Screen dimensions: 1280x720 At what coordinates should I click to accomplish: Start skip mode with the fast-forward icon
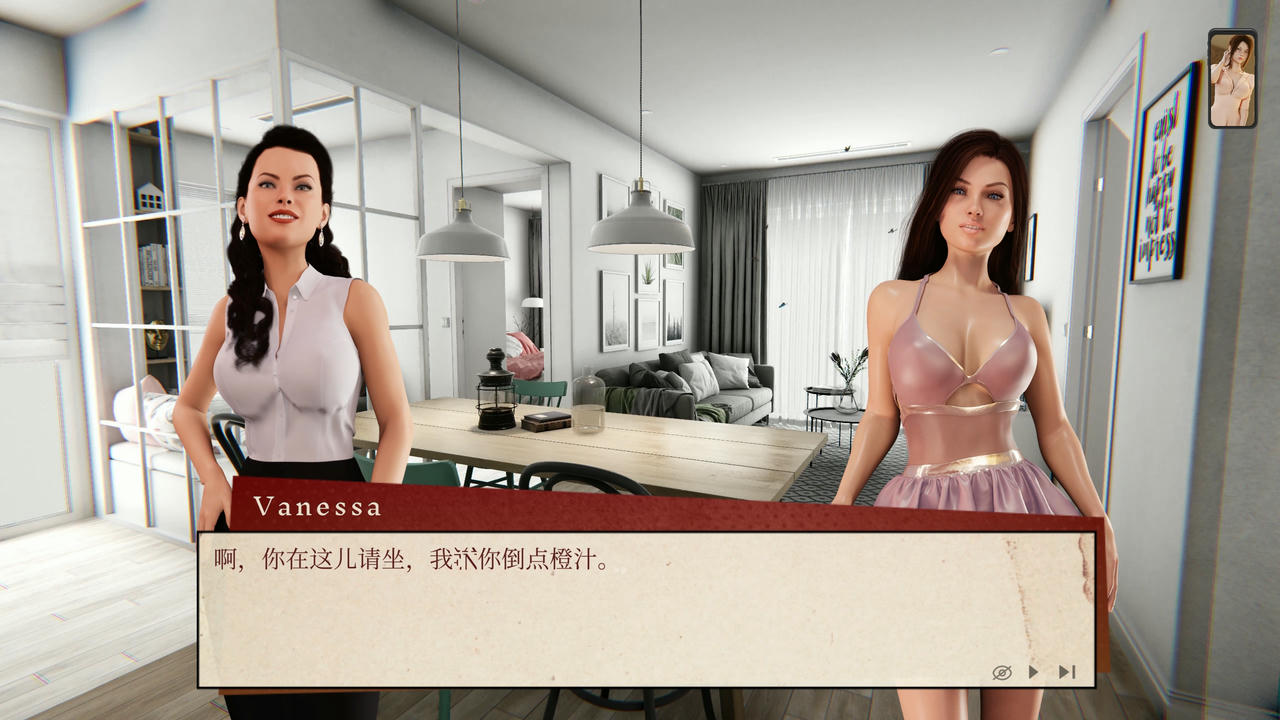pyautogui.click(x=1066, y=673)
